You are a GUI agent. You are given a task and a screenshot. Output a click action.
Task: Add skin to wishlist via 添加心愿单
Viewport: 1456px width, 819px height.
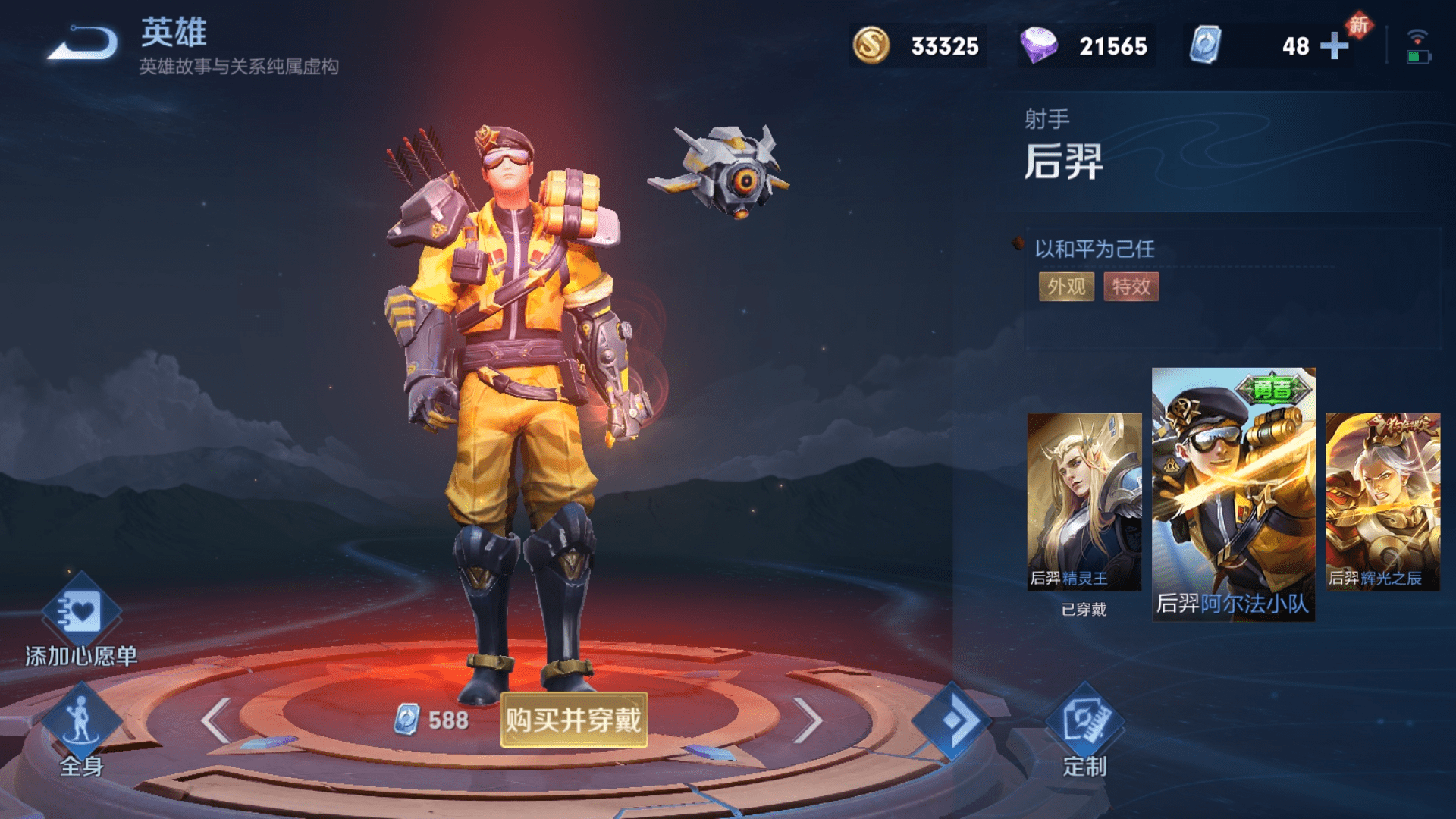(80, 622)
